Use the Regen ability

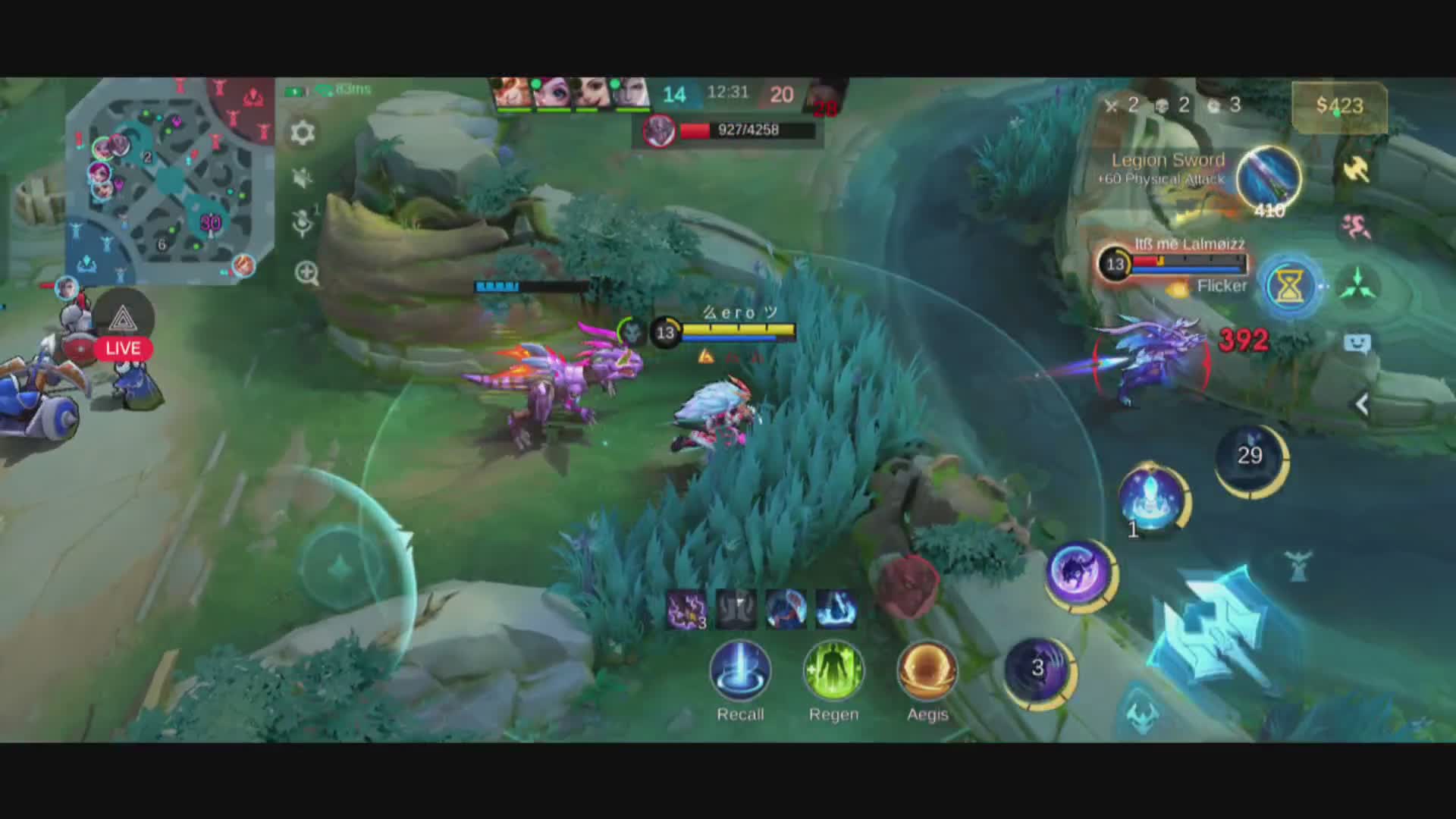click(833, 672)
